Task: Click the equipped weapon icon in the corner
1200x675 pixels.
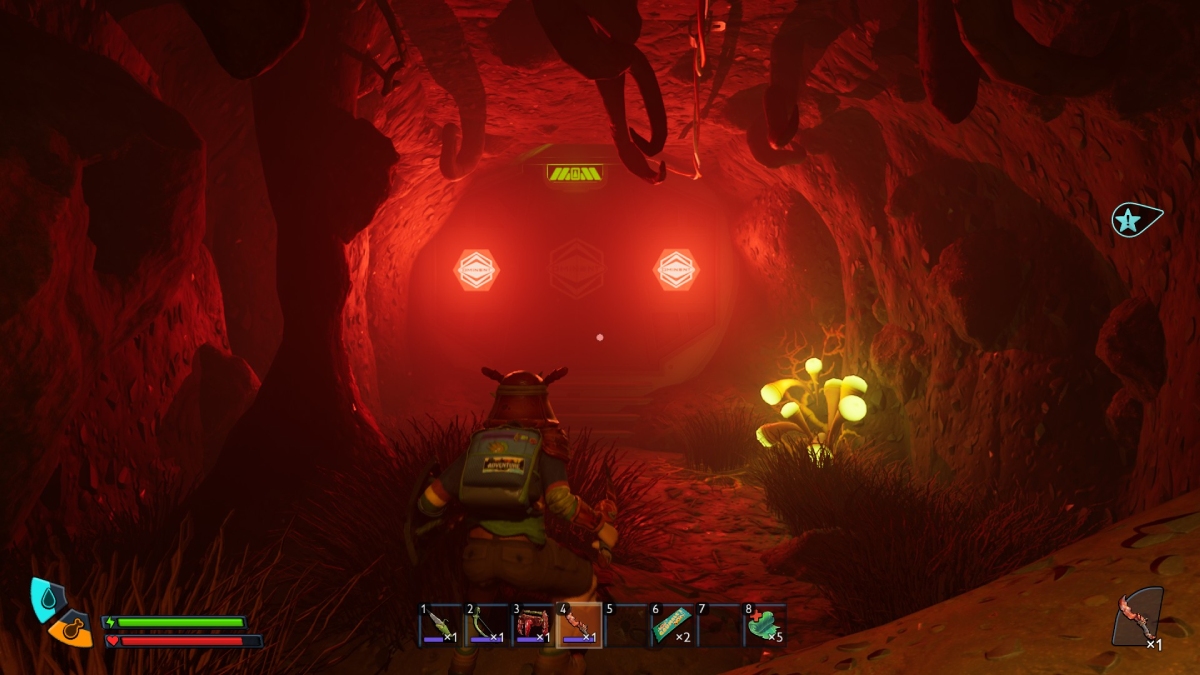Action: pyautogui.click(x=1139, y=616)
